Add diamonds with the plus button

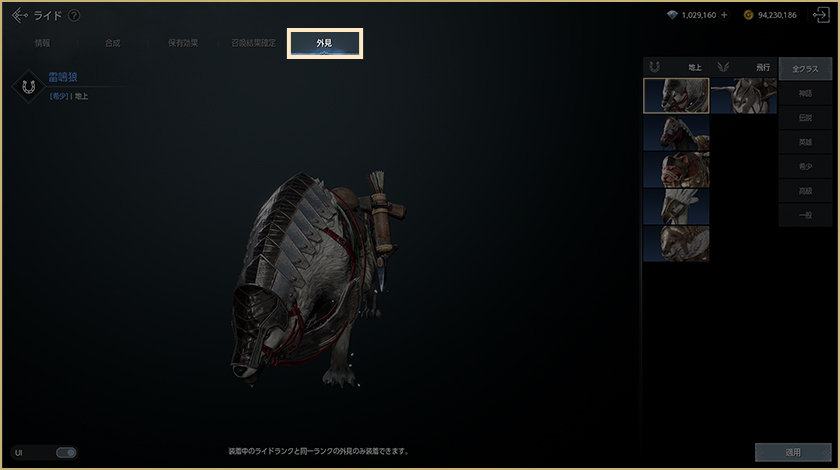(724, 15)
